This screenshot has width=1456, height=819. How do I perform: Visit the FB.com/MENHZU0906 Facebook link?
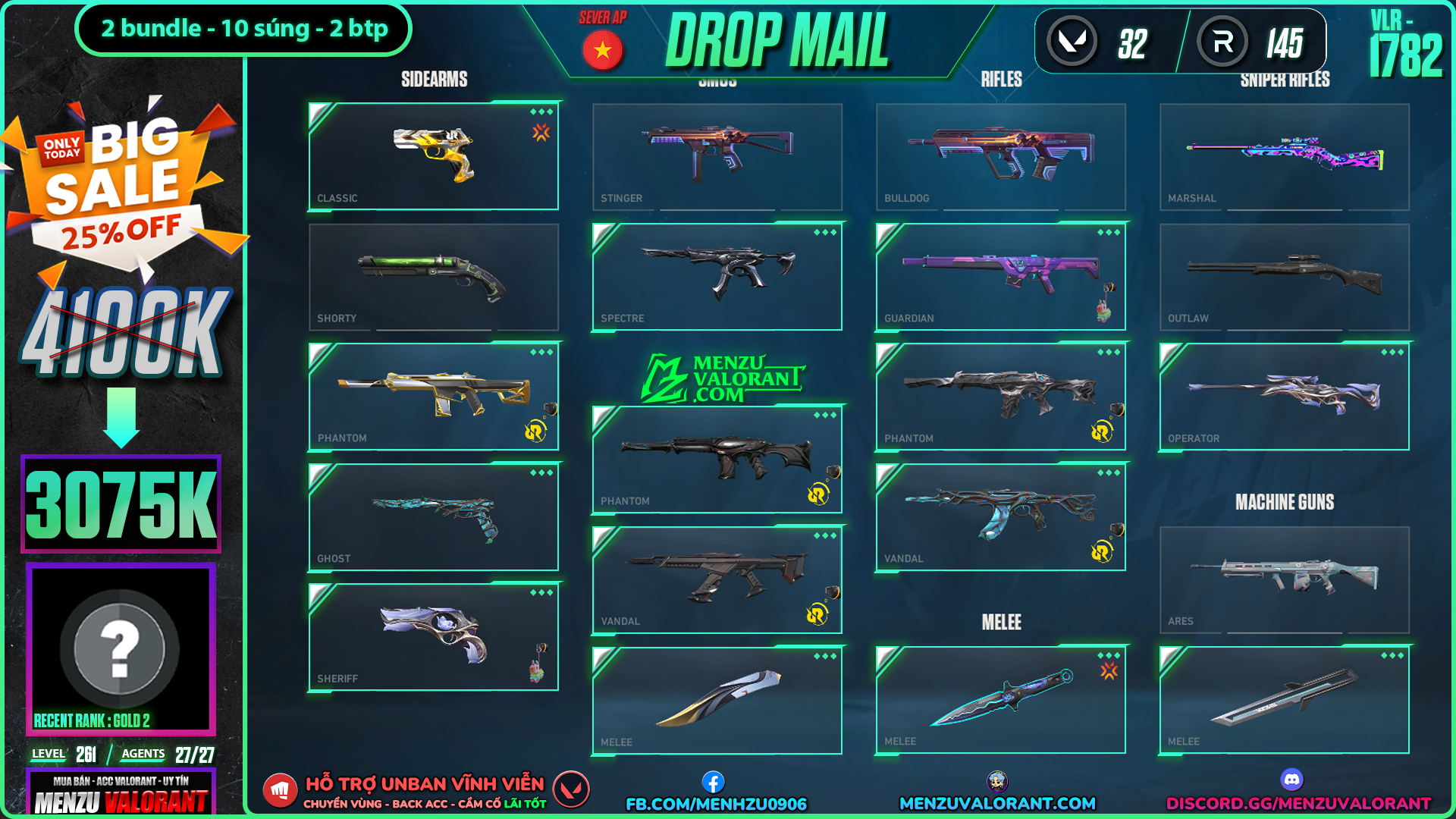716,803
